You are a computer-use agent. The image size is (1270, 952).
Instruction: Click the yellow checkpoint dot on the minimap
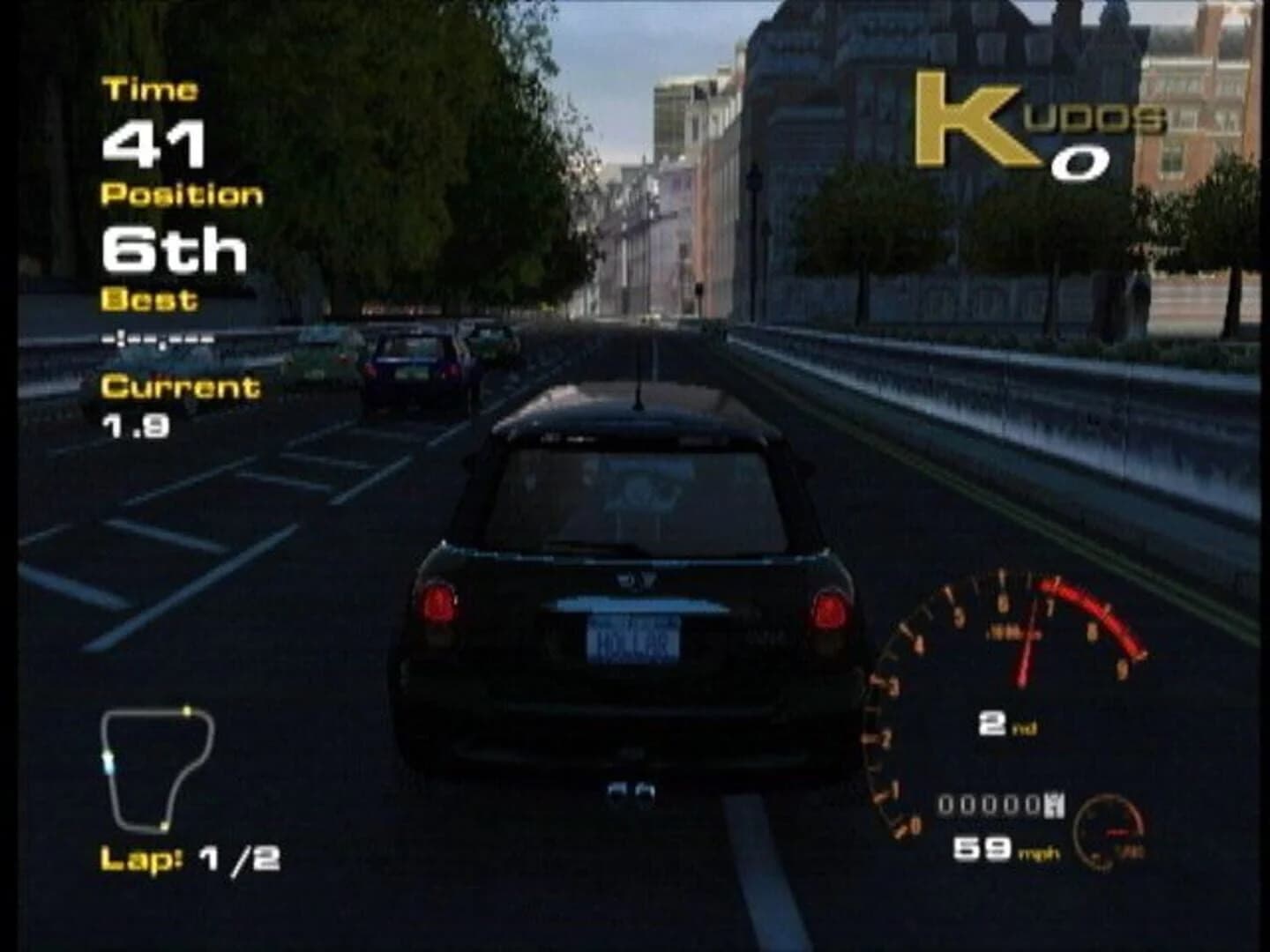[x=188, y=710]
